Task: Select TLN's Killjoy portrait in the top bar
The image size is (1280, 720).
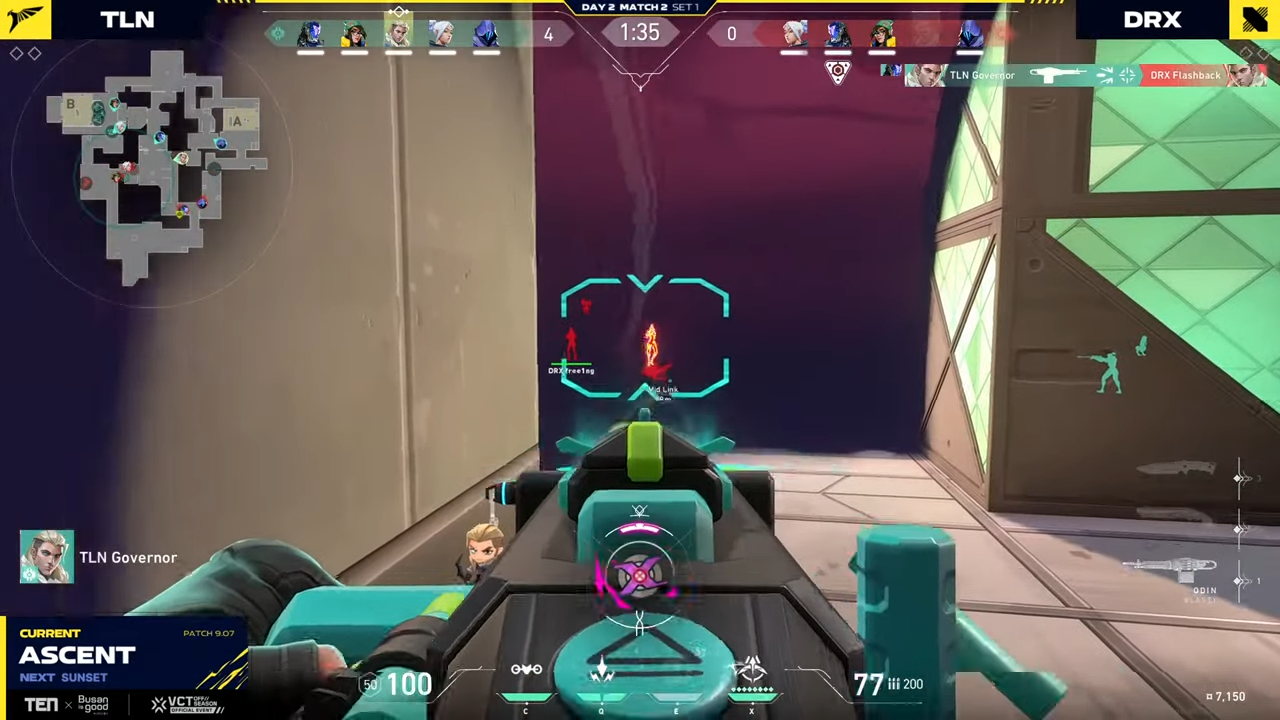Action: click(x=354, y=35)
